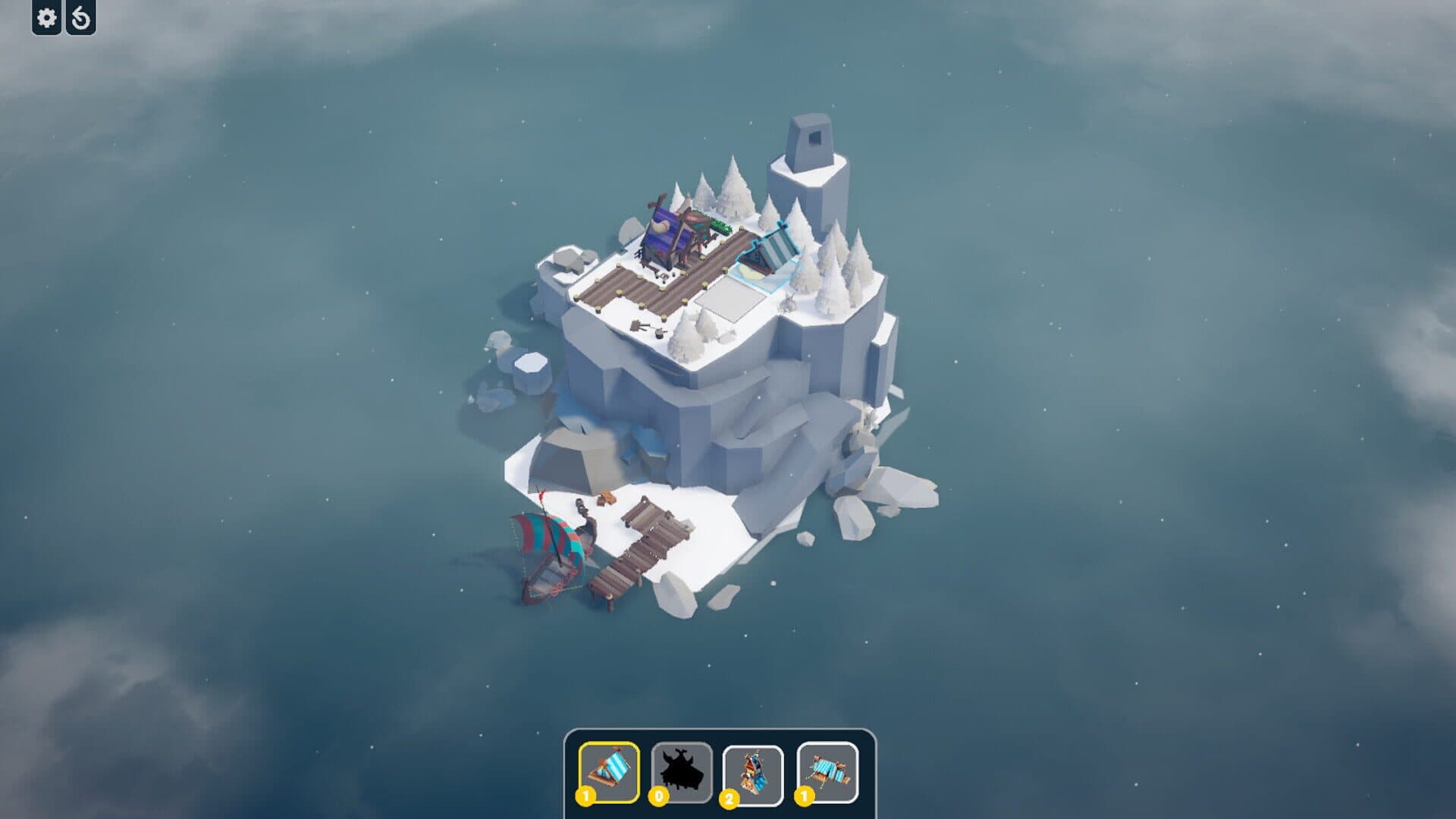Open the settings gear menu
Screen dimensions: 1456x819
[x=47, y=17]
